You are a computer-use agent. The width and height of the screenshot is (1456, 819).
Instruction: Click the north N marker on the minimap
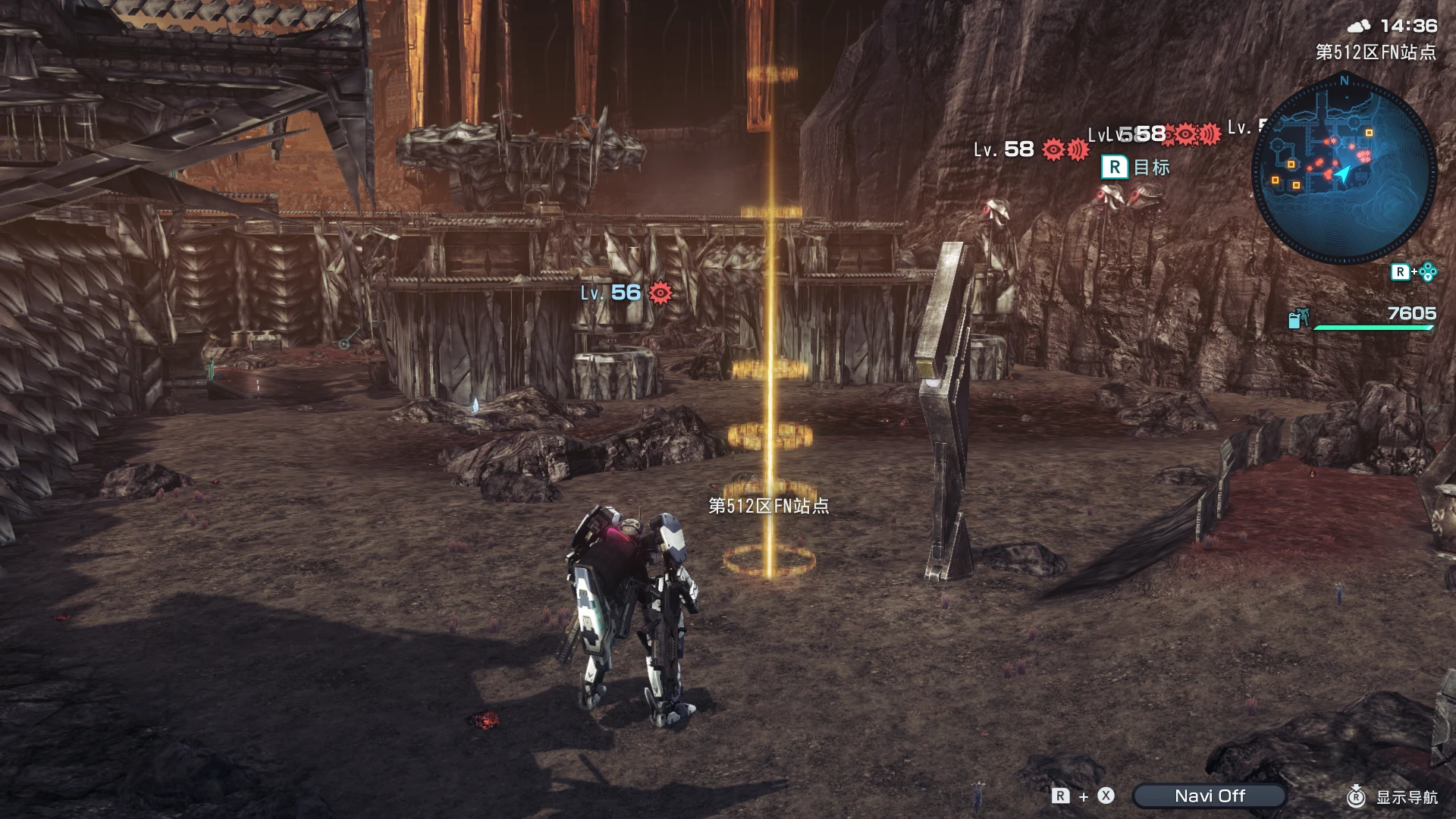click(x=1345, y=81)
